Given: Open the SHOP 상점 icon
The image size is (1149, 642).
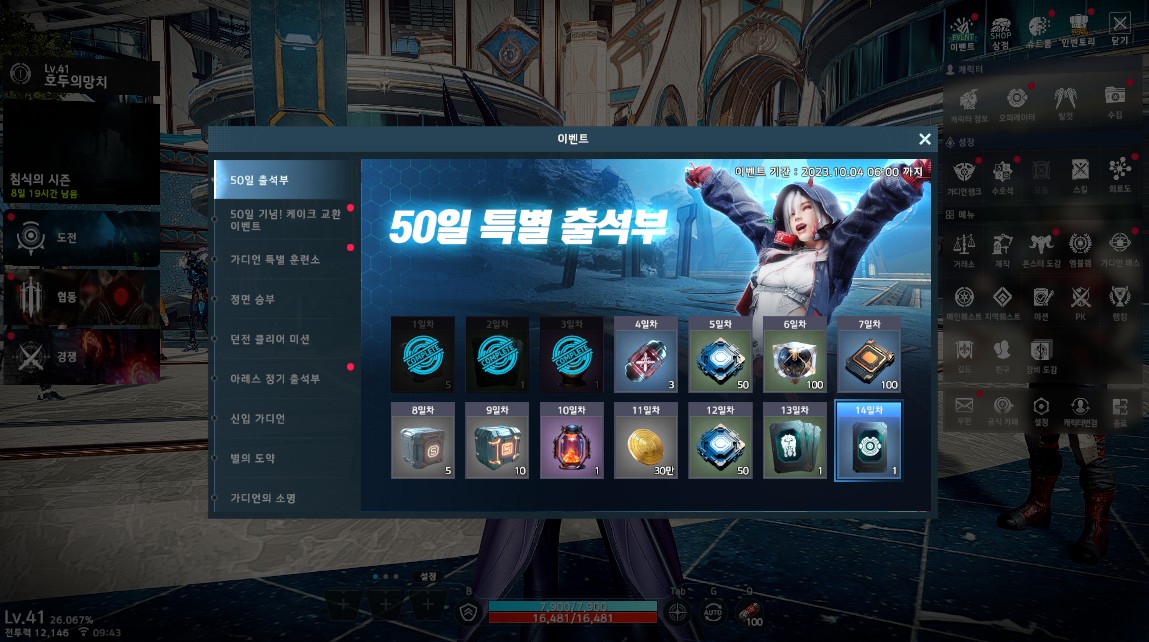Looking at the screenshot, I should tap(1000, 32).
